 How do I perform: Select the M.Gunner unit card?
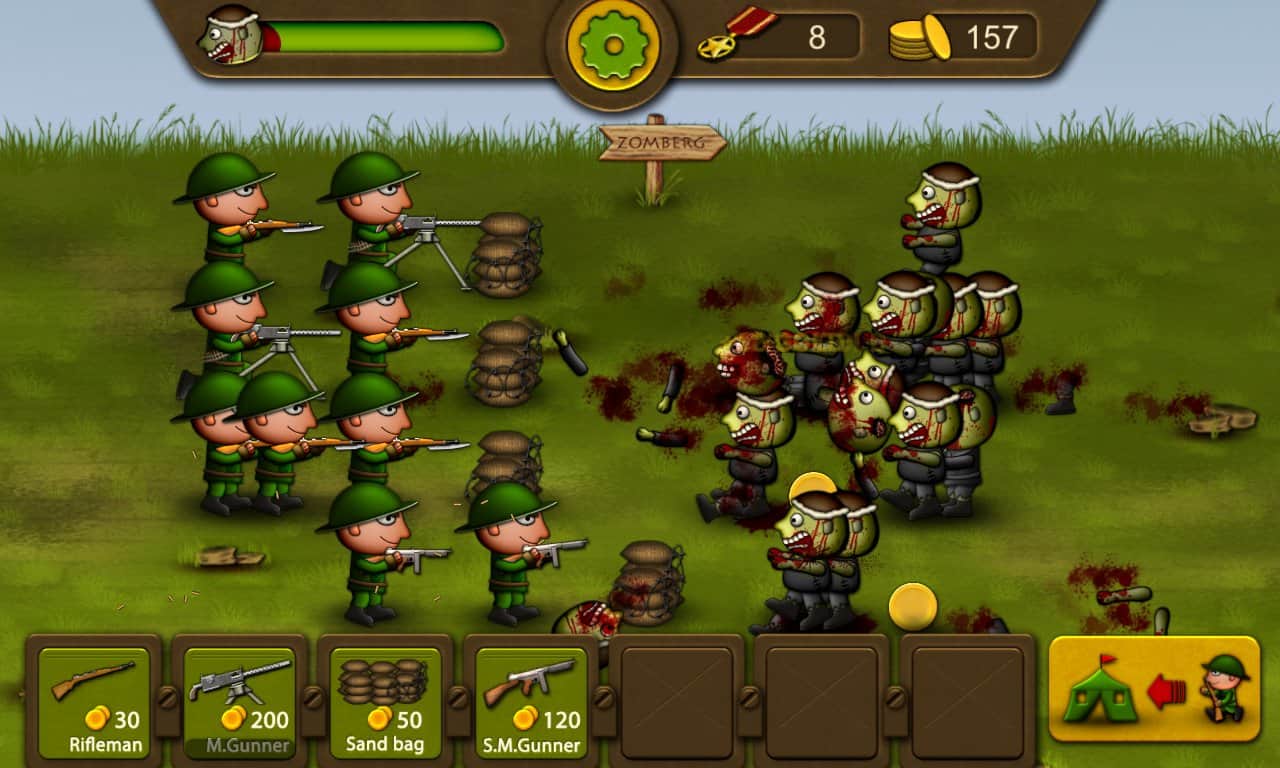240,700
